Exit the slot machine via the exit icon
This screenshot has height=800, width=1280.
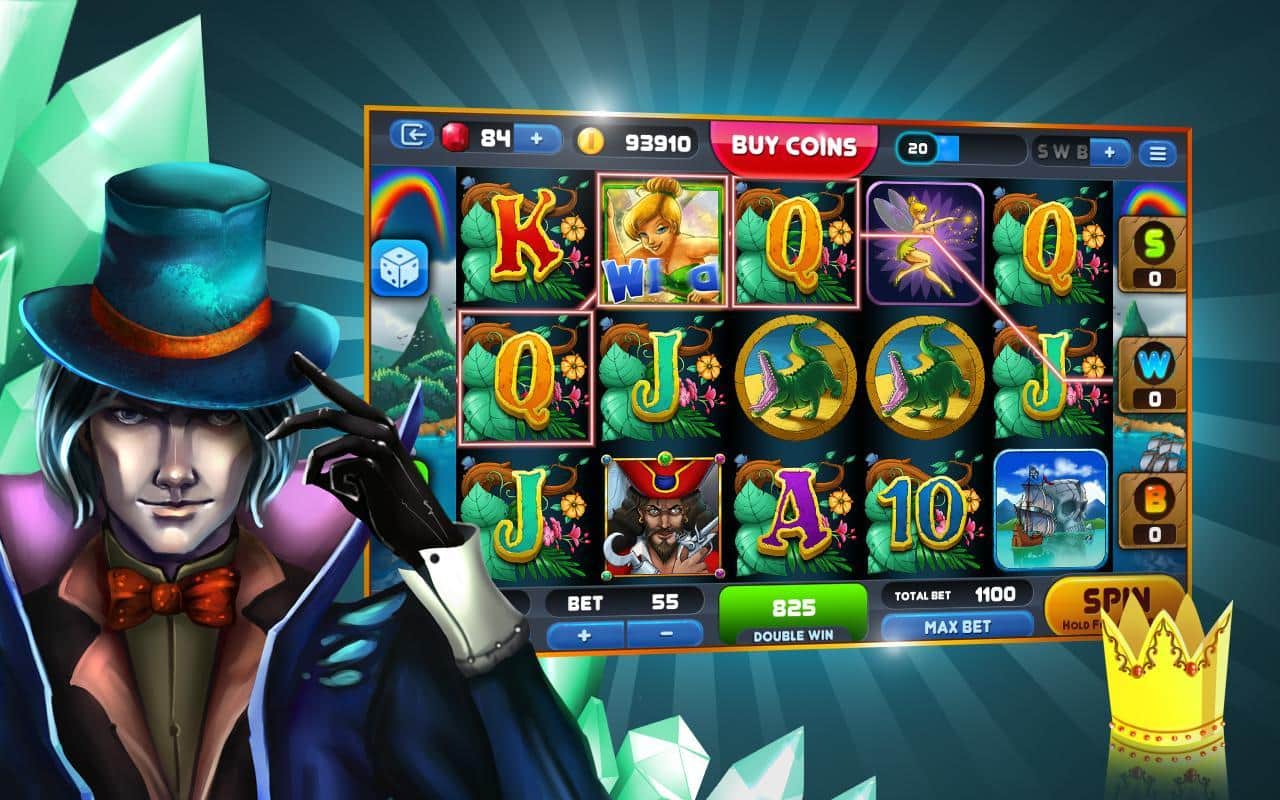tap(411, 135)
